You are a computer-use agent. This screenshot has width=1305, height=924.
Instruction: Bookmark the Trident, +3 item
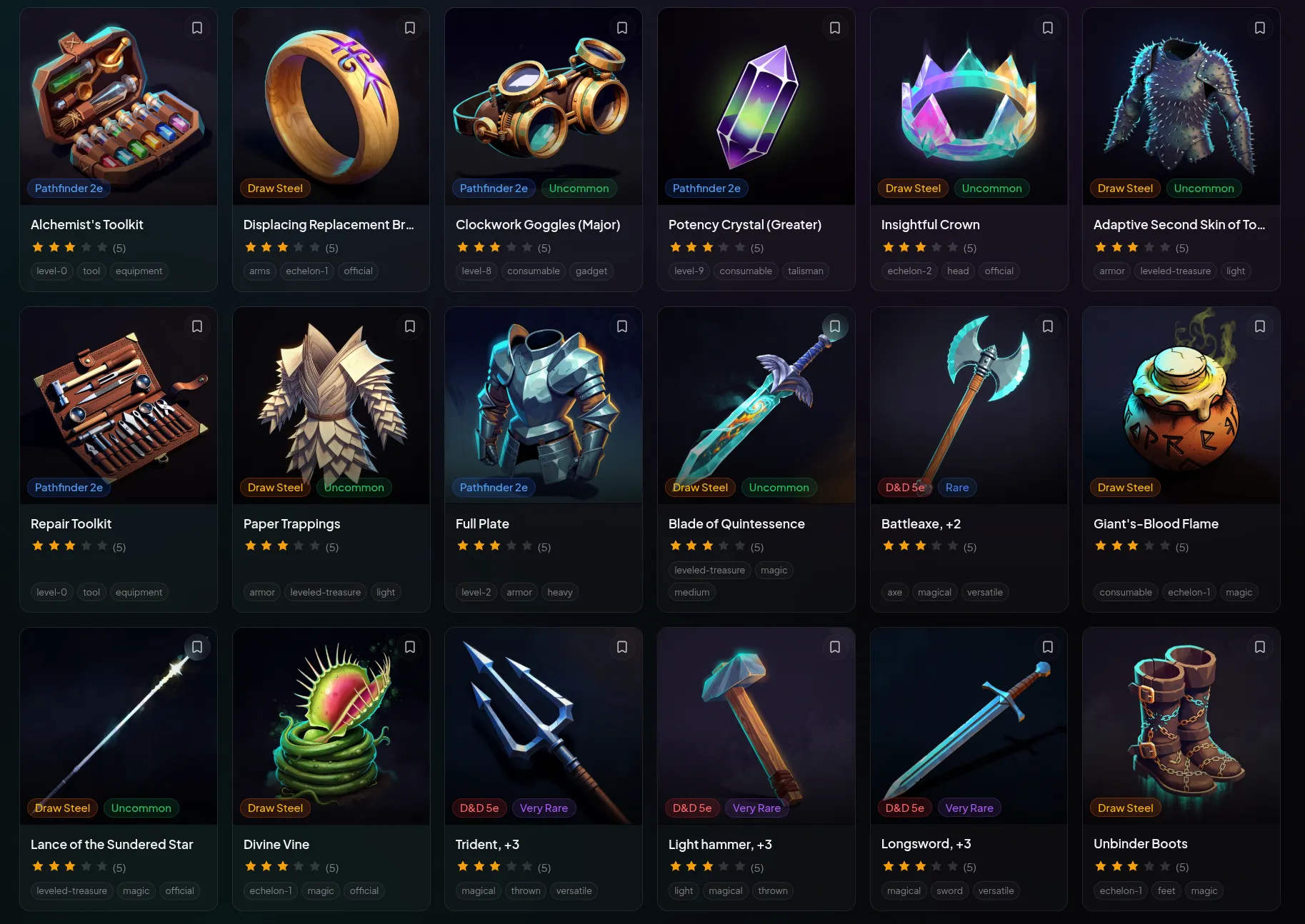coord(621,646)
